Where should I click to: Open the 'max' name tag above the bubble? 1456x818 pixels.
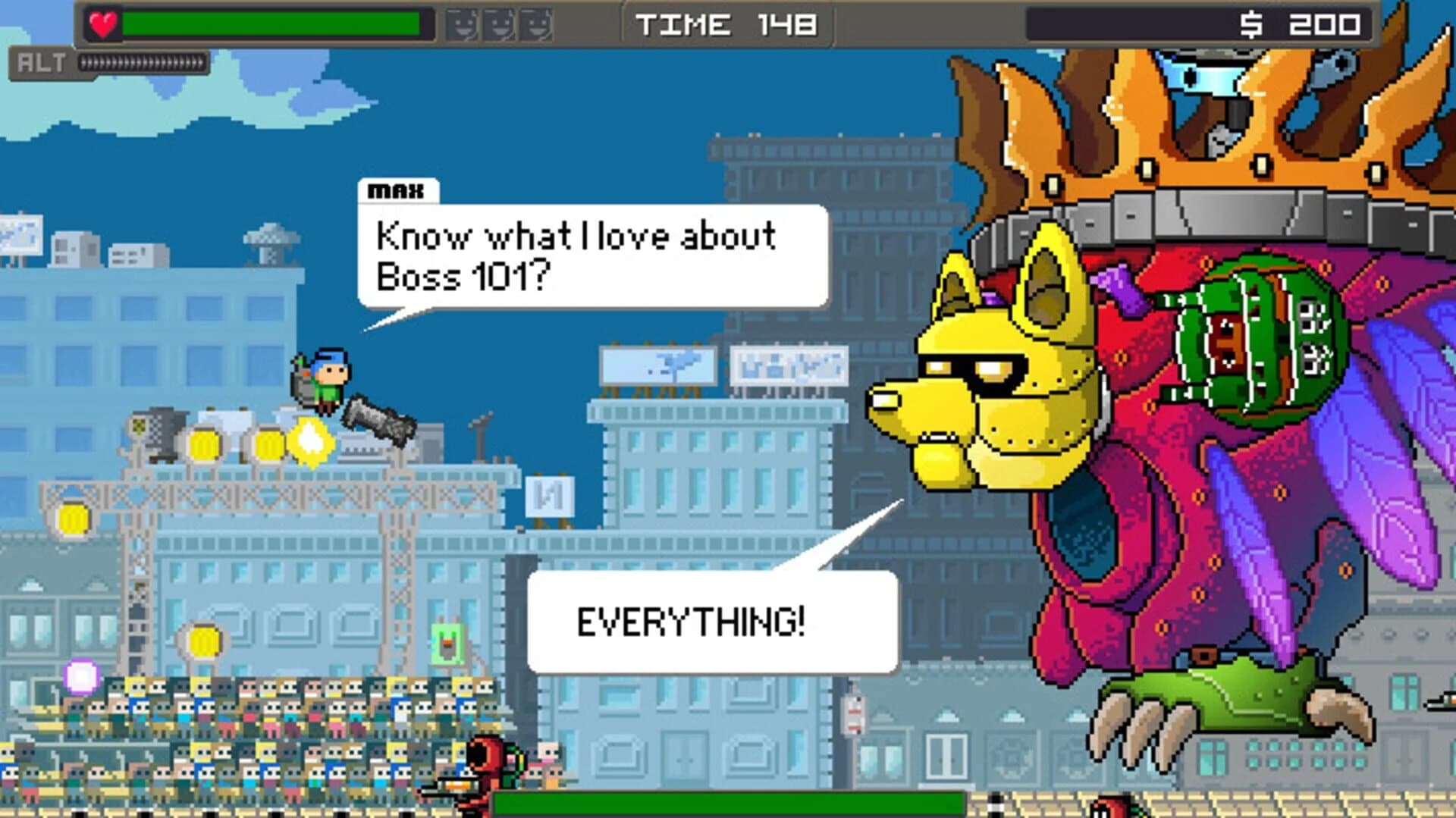click(x=400, y=192)
